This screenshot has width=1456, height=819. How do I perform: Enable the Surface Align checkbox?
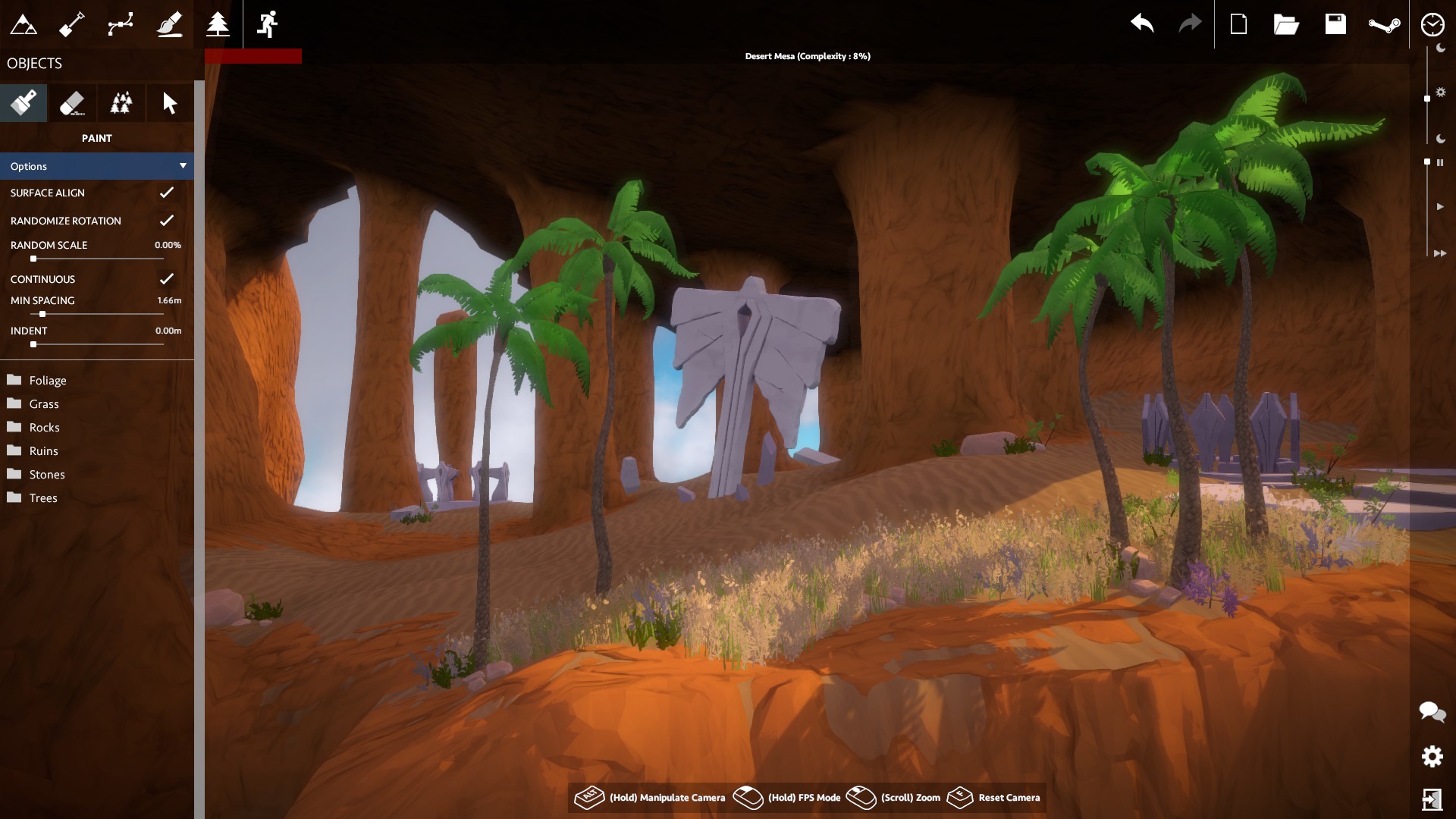pyautogui.click(x=167, y=193)
